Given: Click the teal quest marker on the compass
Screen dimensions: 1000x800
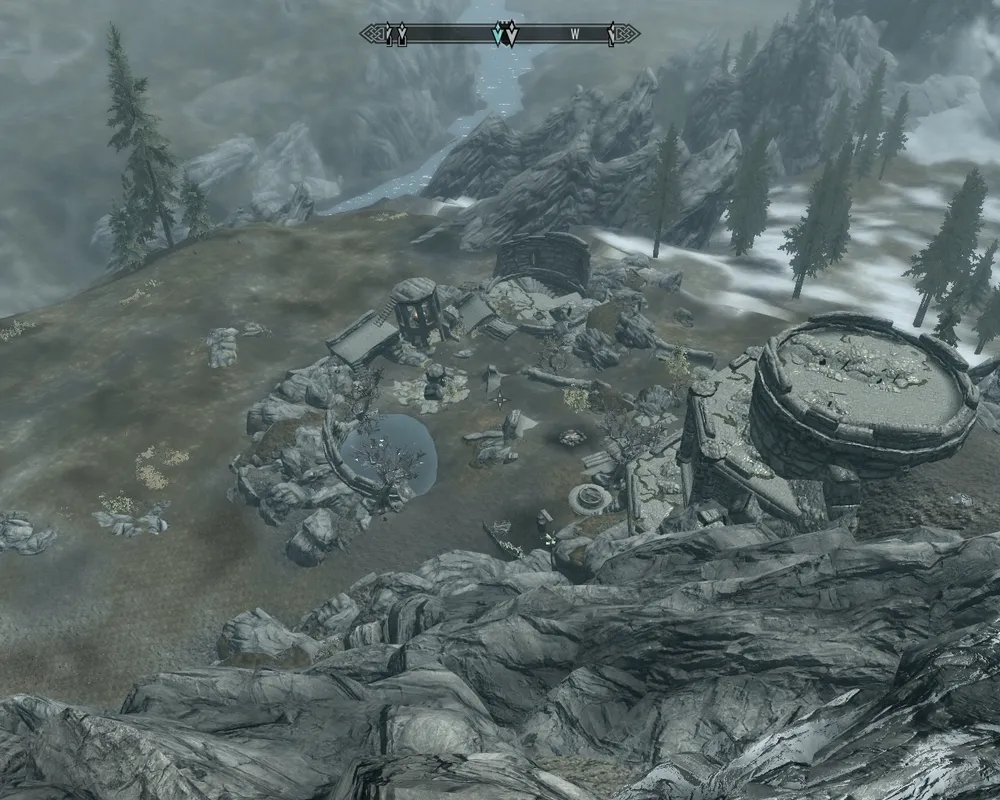Looking at the screenshot, I should click(x=497, y=34).
